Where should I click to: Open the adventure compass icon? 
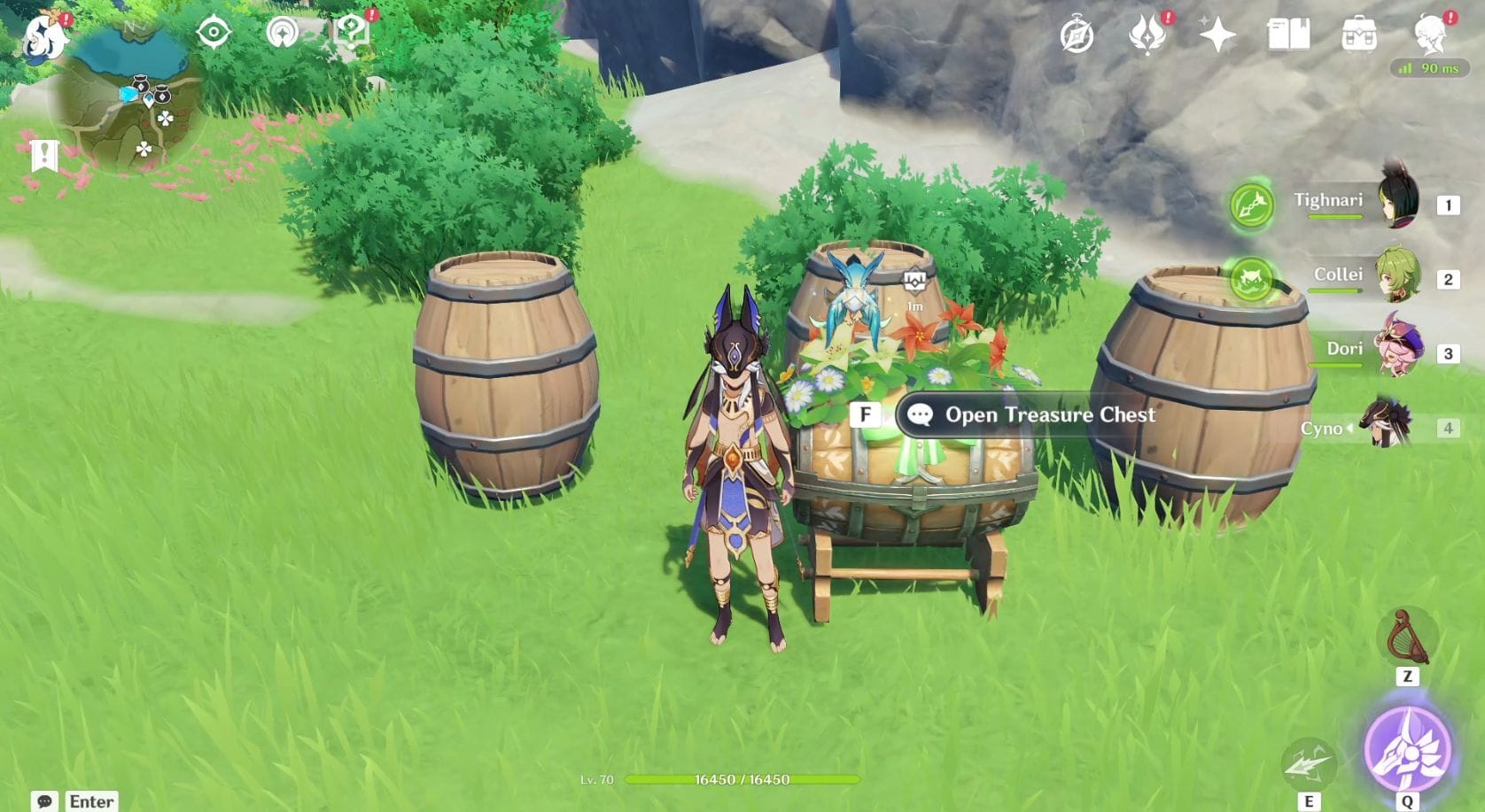pyautogui.click(x=1077, y=35)
